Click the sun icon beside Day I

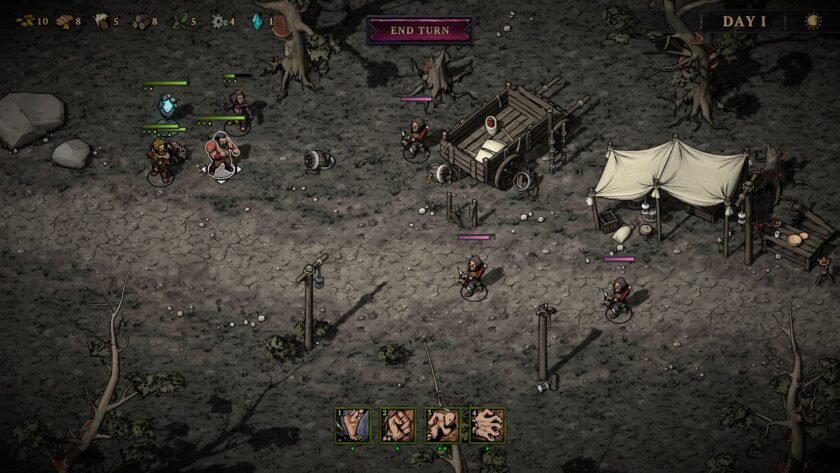tap(813, 21)
